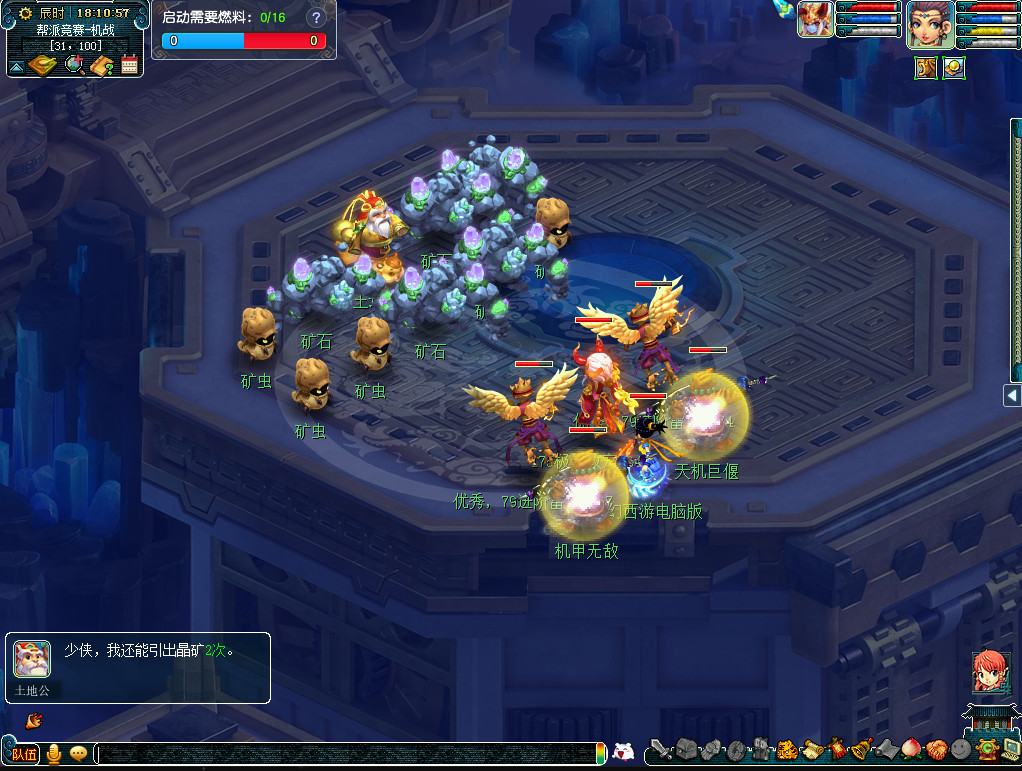This screenshot has height=771, width=1022.
Task: Select the horned pet portrait
Action: 815,20
